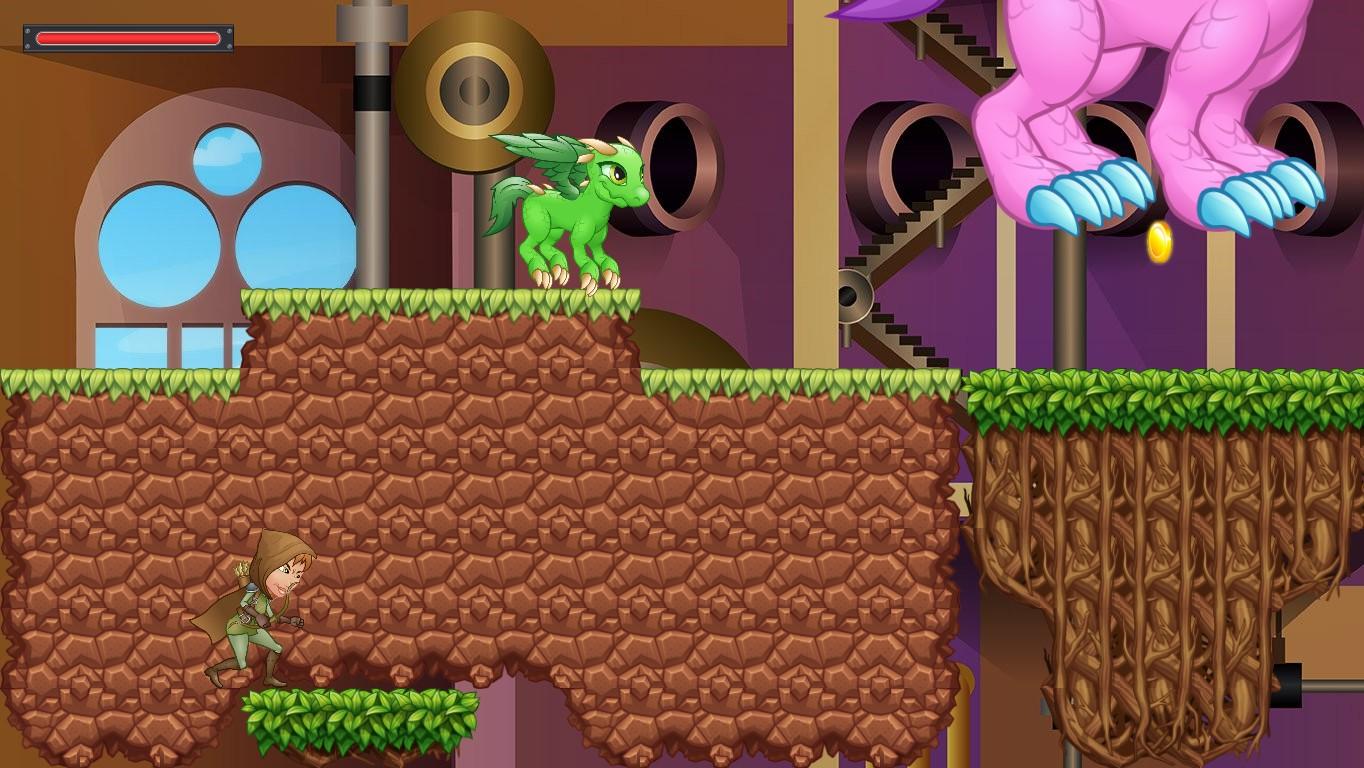Collect the gold coin near the pole
Viewport: 1364px width, 768px height.
1159,240
